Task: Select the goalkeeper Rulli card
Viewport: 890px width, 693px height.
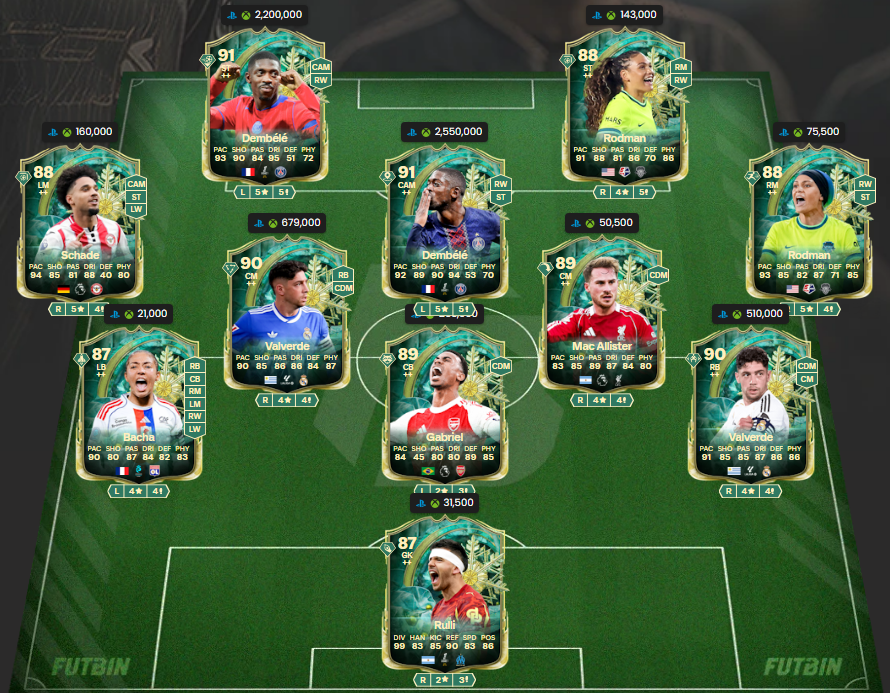Action: [x=444, y=592]
